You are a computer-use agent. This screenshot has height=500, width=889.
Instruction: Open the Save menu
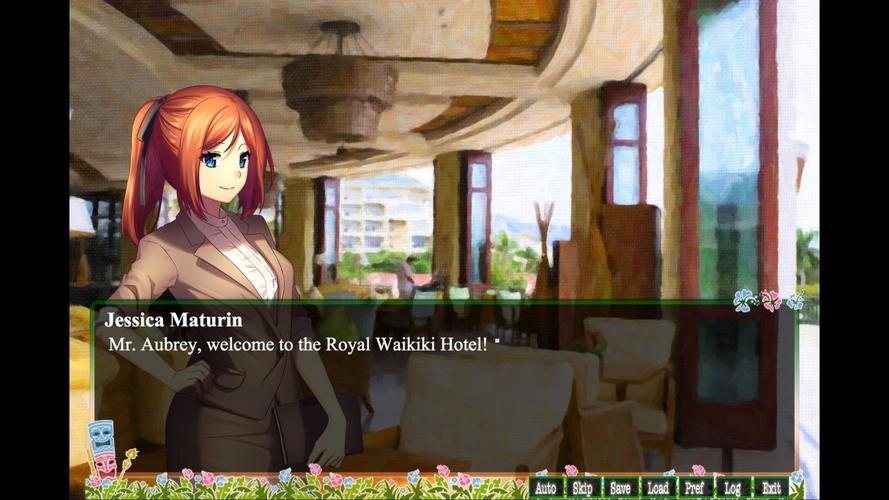click(x=620, y=488)
